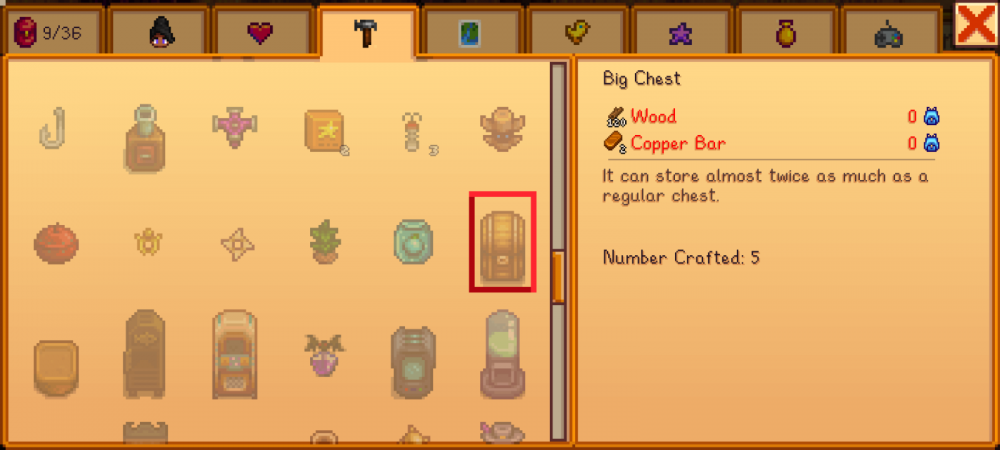Select the orange crate with a star
Screen dimensions: 1000x450
[326, 131]
